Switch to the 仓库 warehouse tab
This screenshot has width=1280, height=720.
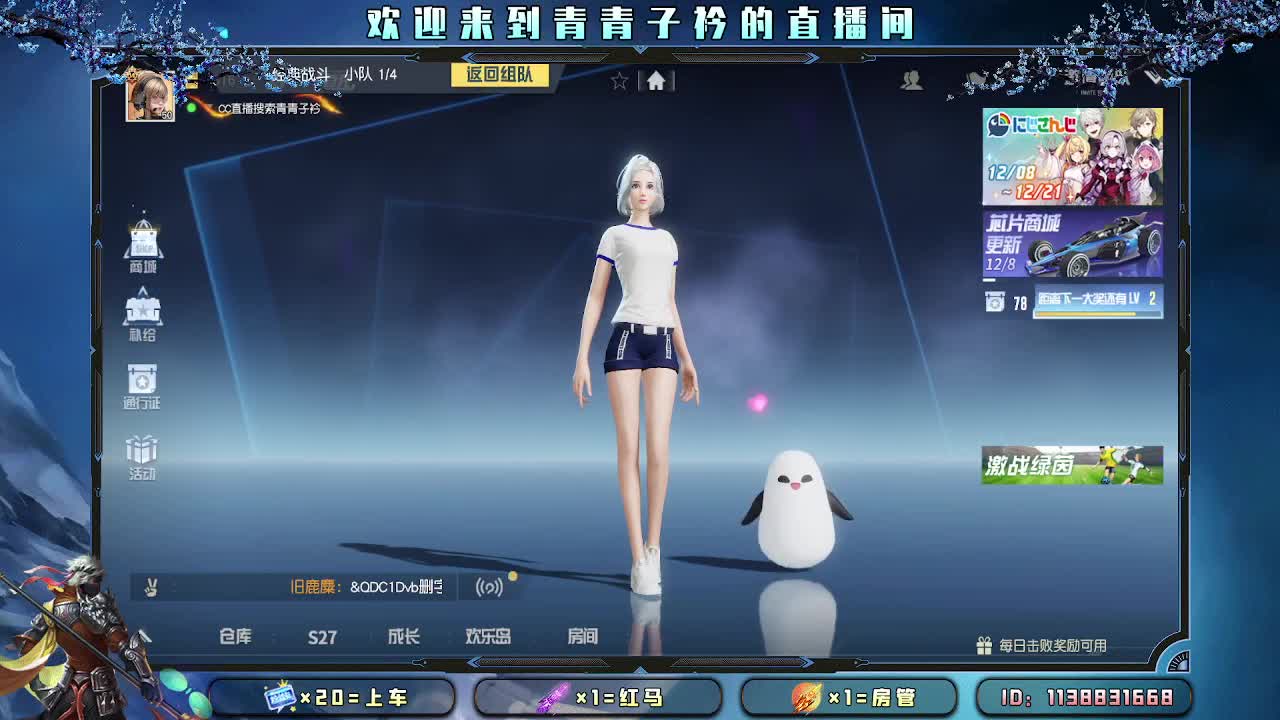coord(238,637)
